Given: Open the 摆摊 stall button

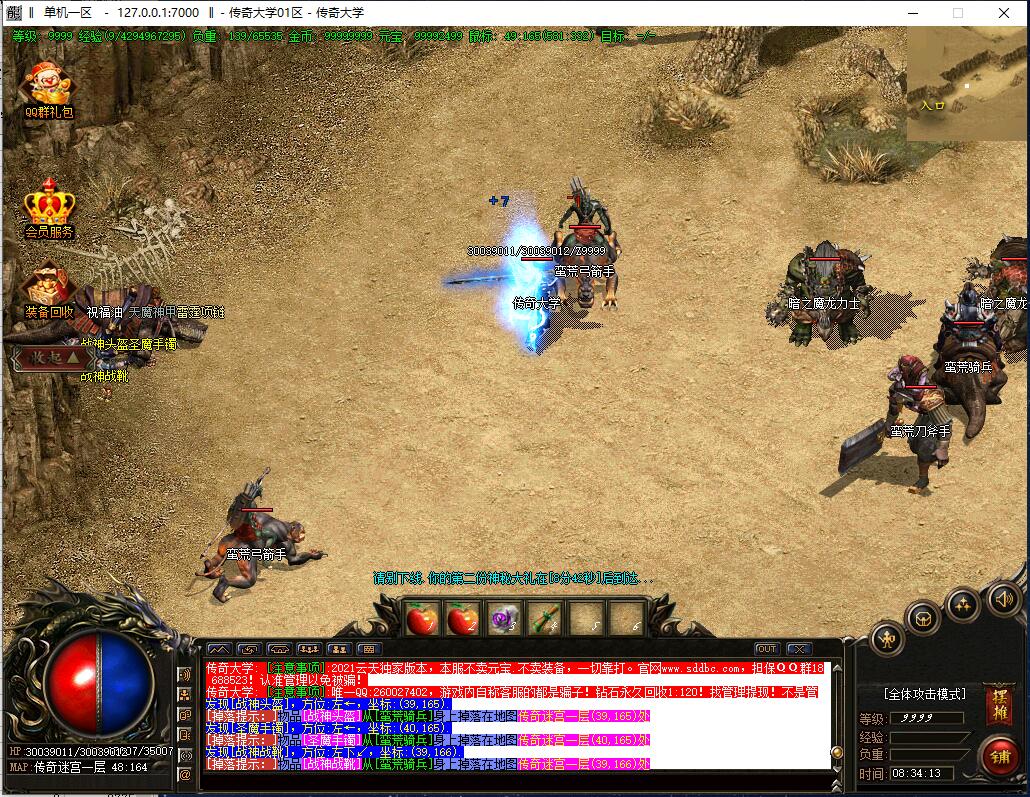Looking at the screenshot, I should pyautogui.click(x=998, y=704).
